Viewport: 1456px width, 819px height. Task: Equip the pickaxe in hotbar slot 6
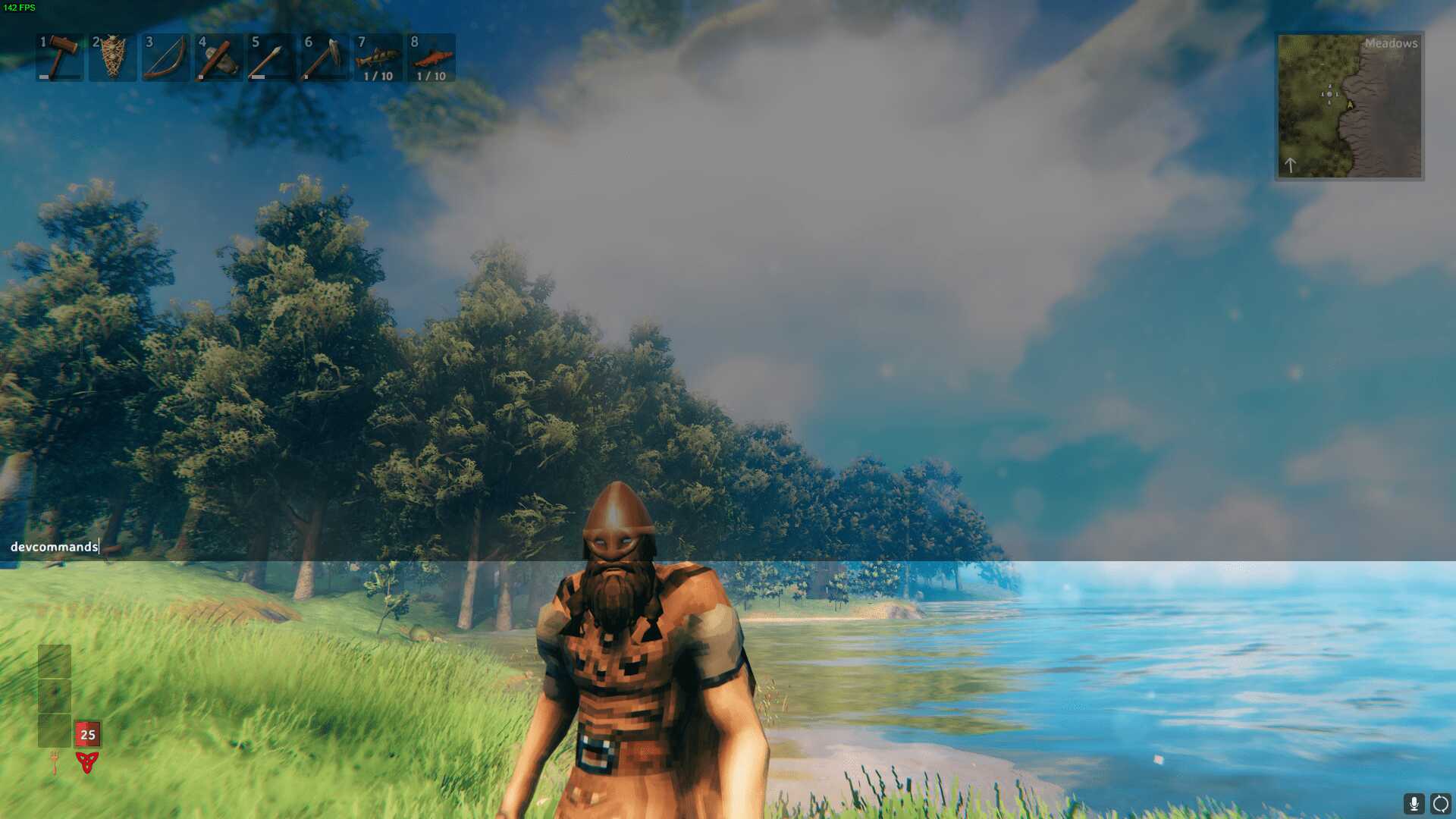[325, 58]
